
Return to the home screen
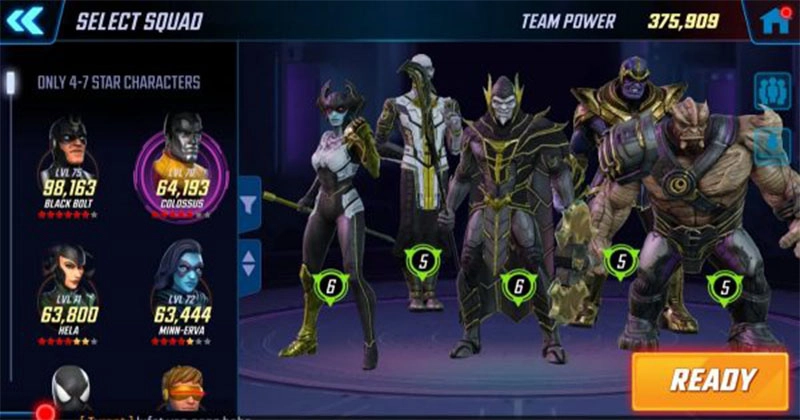coord(774,21)
